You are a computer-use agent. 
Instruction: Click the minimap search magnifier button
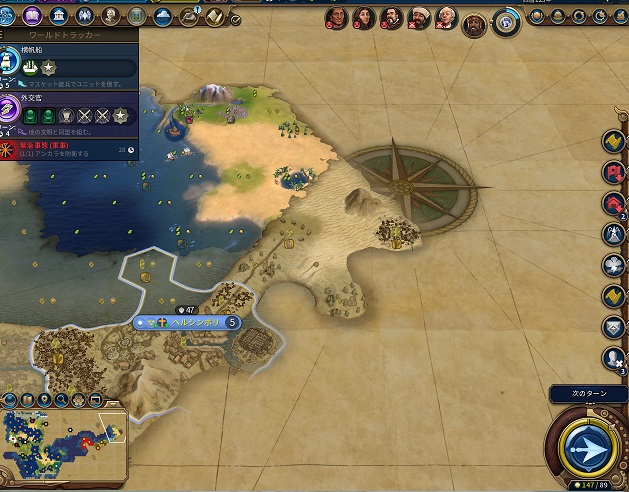pyautogui.click(x=61, y=400)
